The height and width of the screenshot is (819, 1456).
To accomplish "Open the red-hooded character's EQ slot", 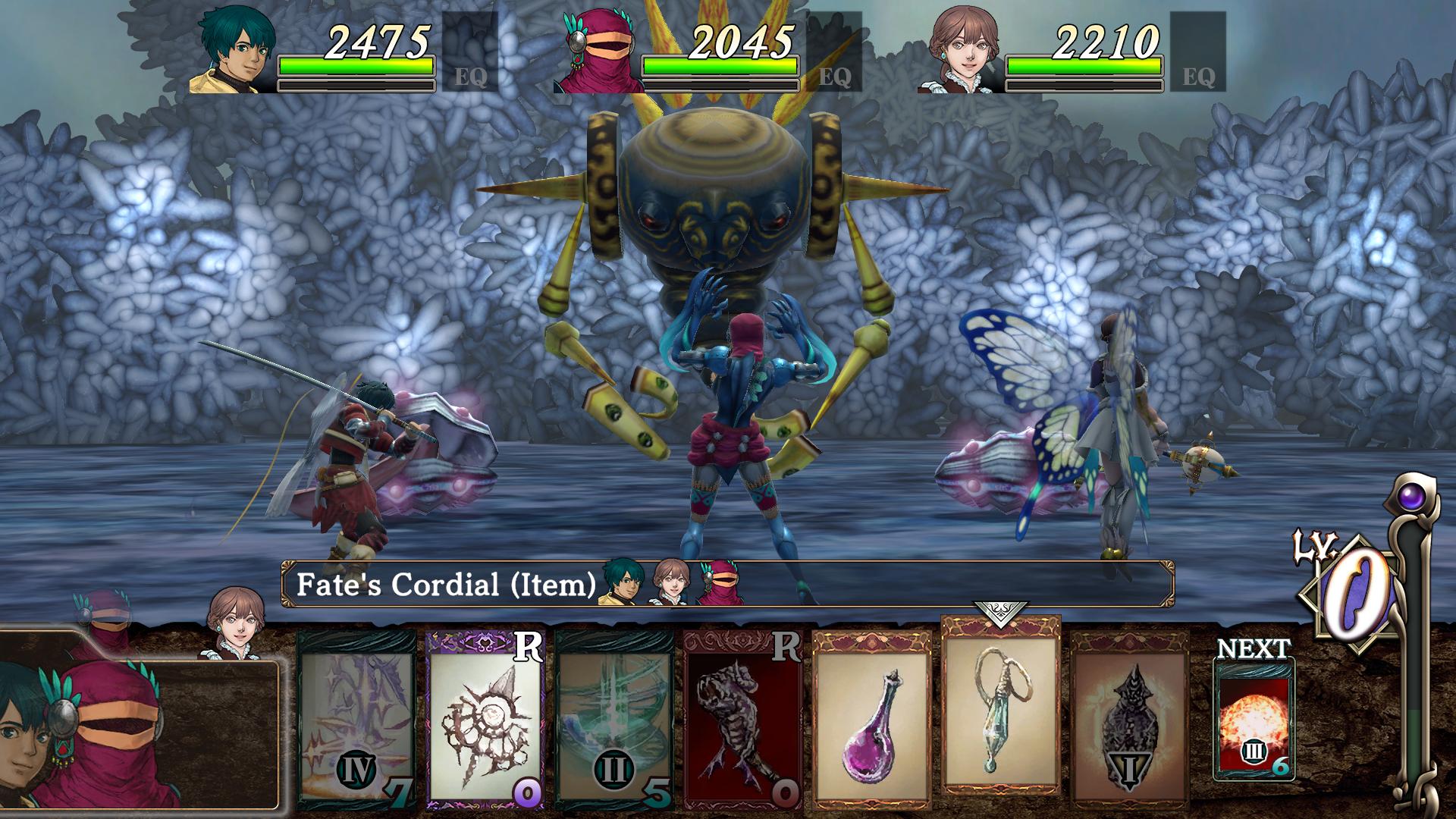I will click(x=833, y=52).
